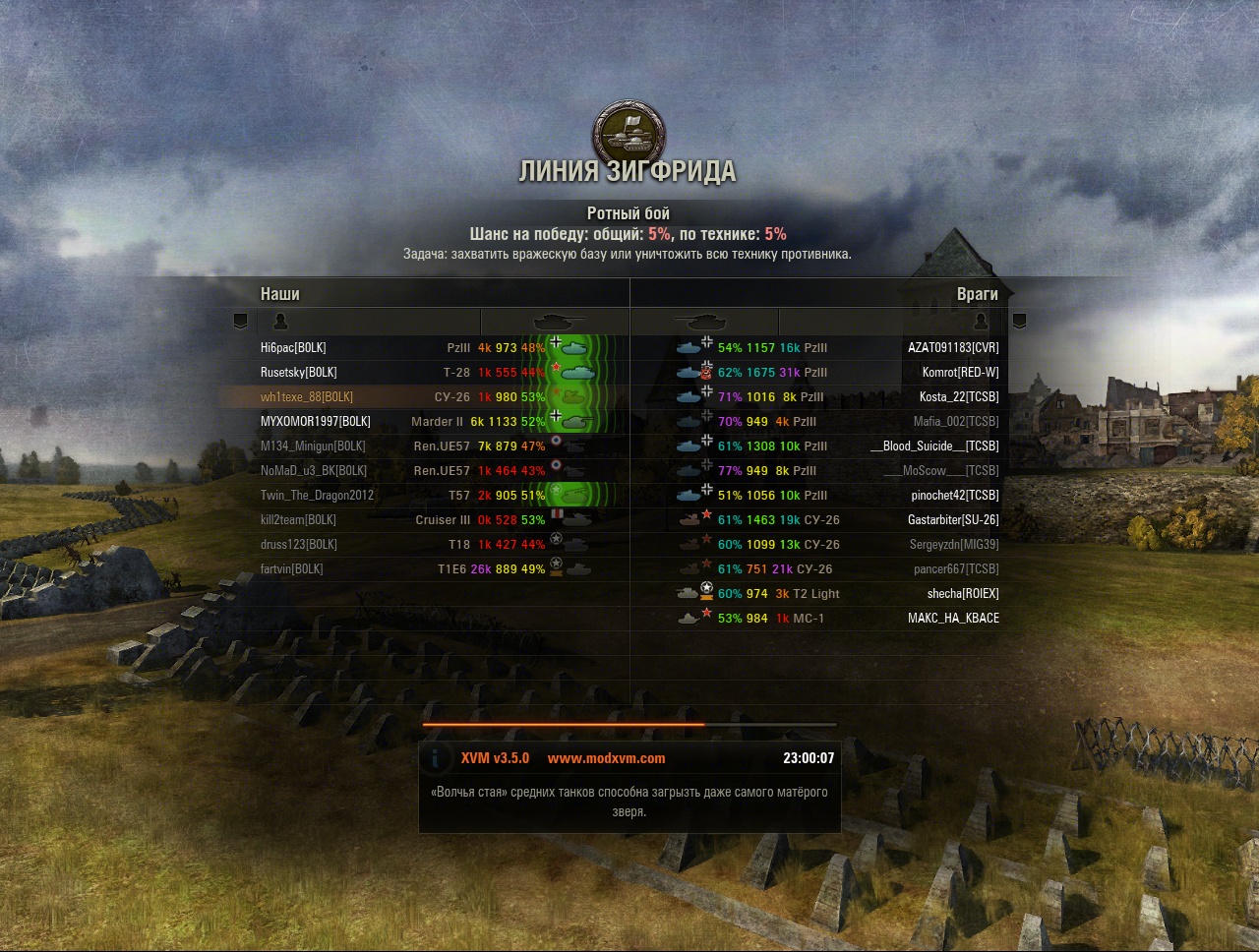
Task: Choose enemy MAKC_HA_KBACE on MC-1
Action: point(952,619)
